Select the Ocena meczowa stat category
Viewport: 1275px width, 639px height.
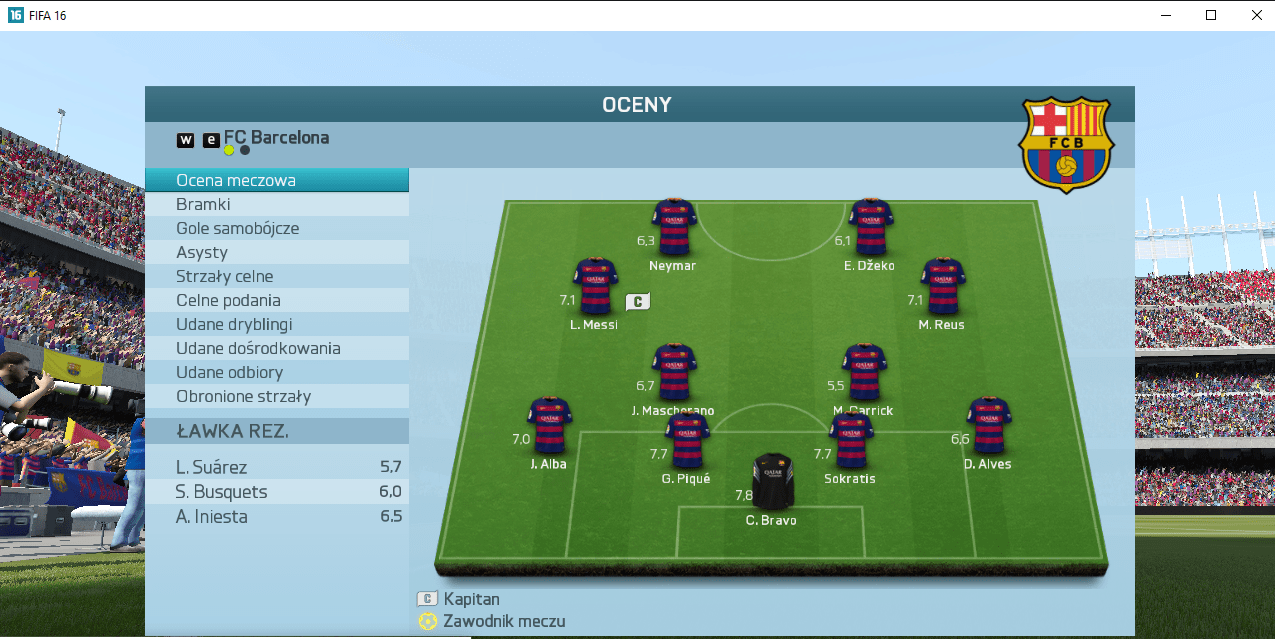[276, 180]
